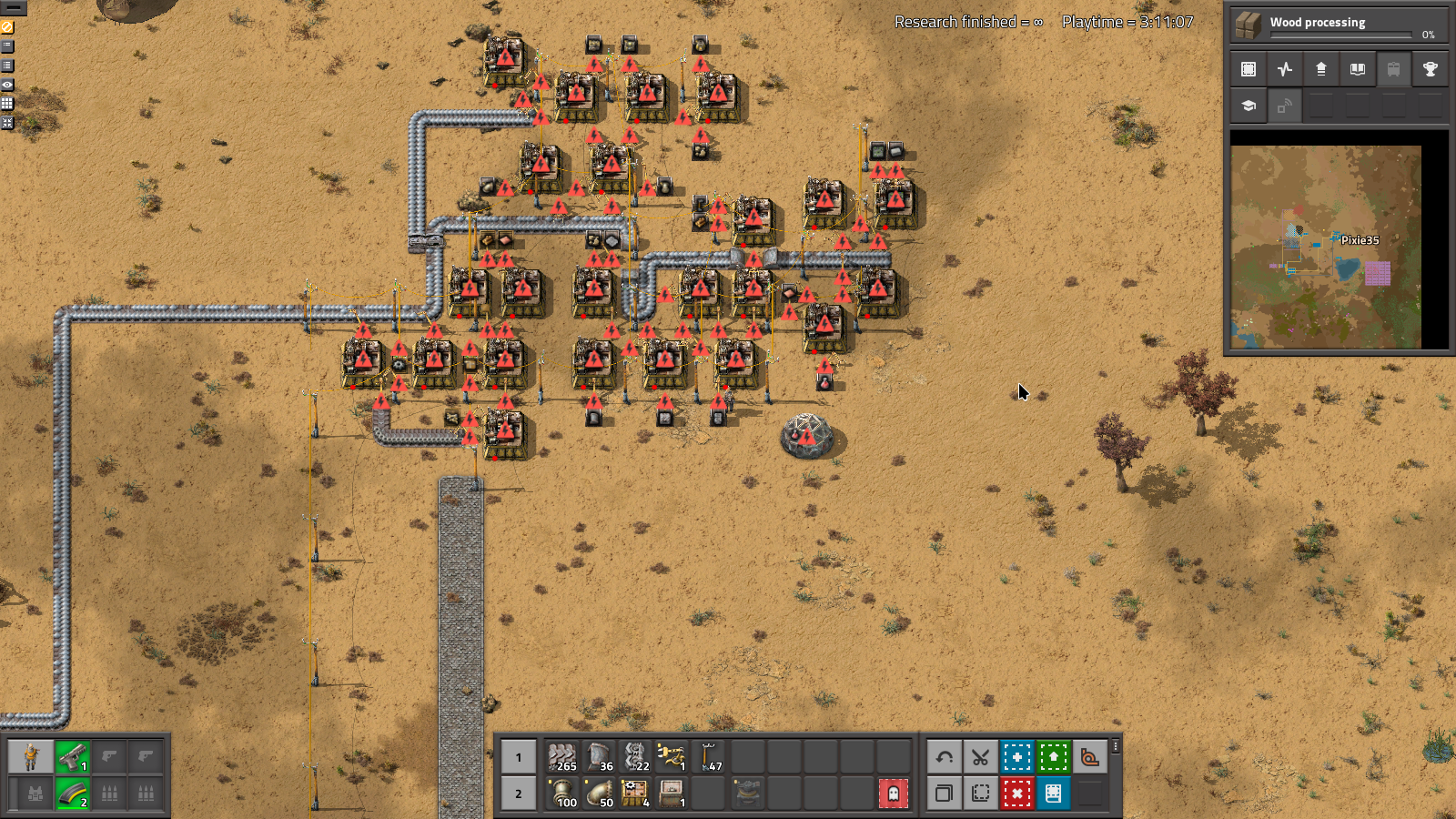Switch to quickbar row 2

point(519,794)
